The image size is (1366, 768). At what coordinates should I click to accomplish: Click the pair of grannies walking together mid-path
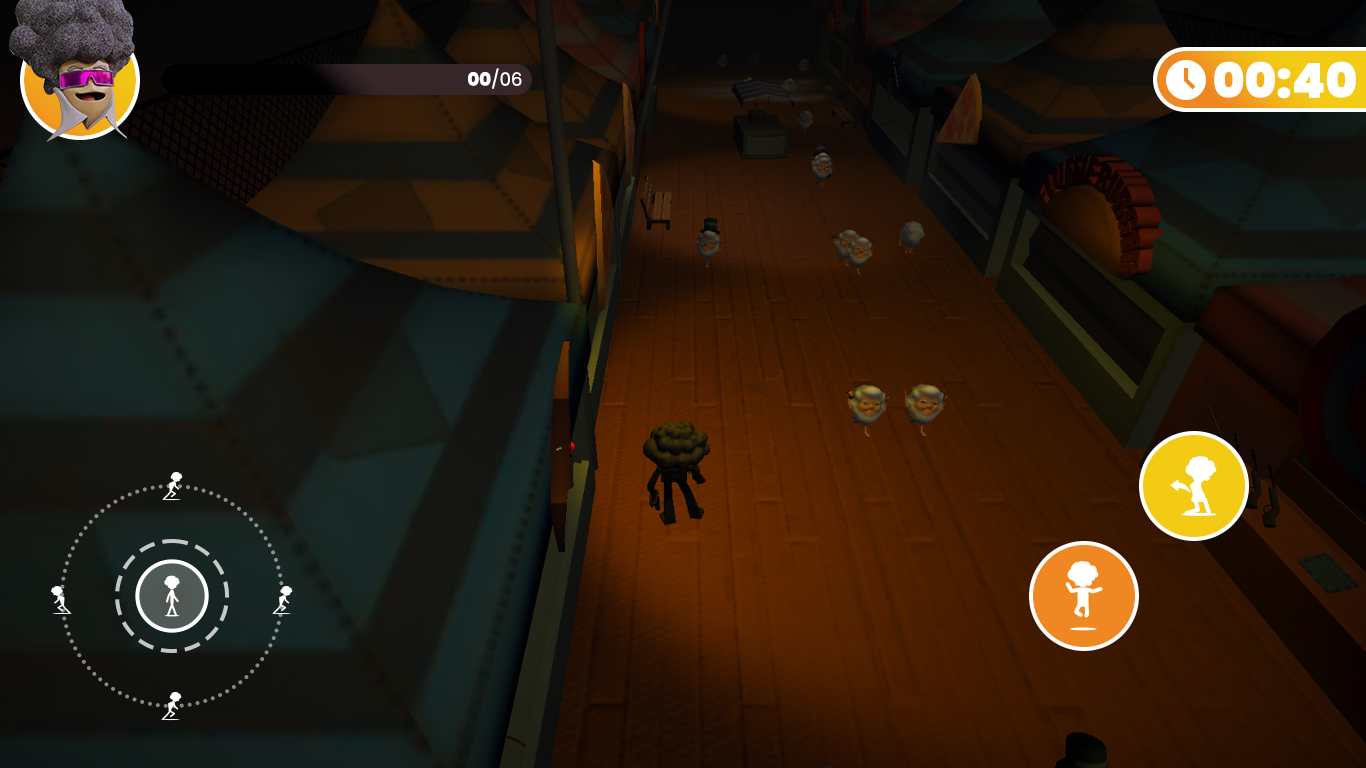pyautogui.click(x=892, y=405)
